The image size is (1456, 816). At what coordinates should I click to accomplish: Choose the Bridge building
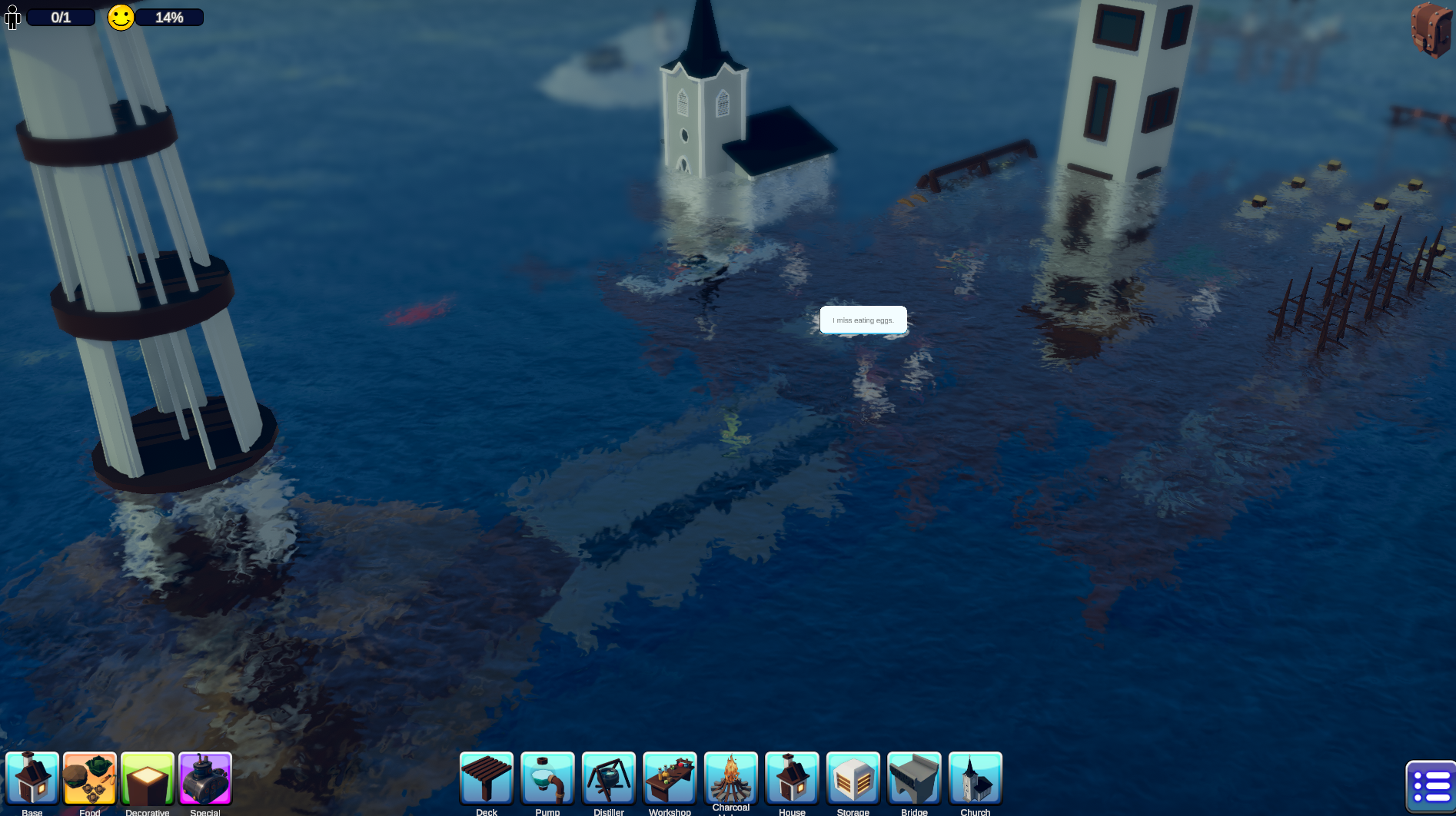point(914,778)
